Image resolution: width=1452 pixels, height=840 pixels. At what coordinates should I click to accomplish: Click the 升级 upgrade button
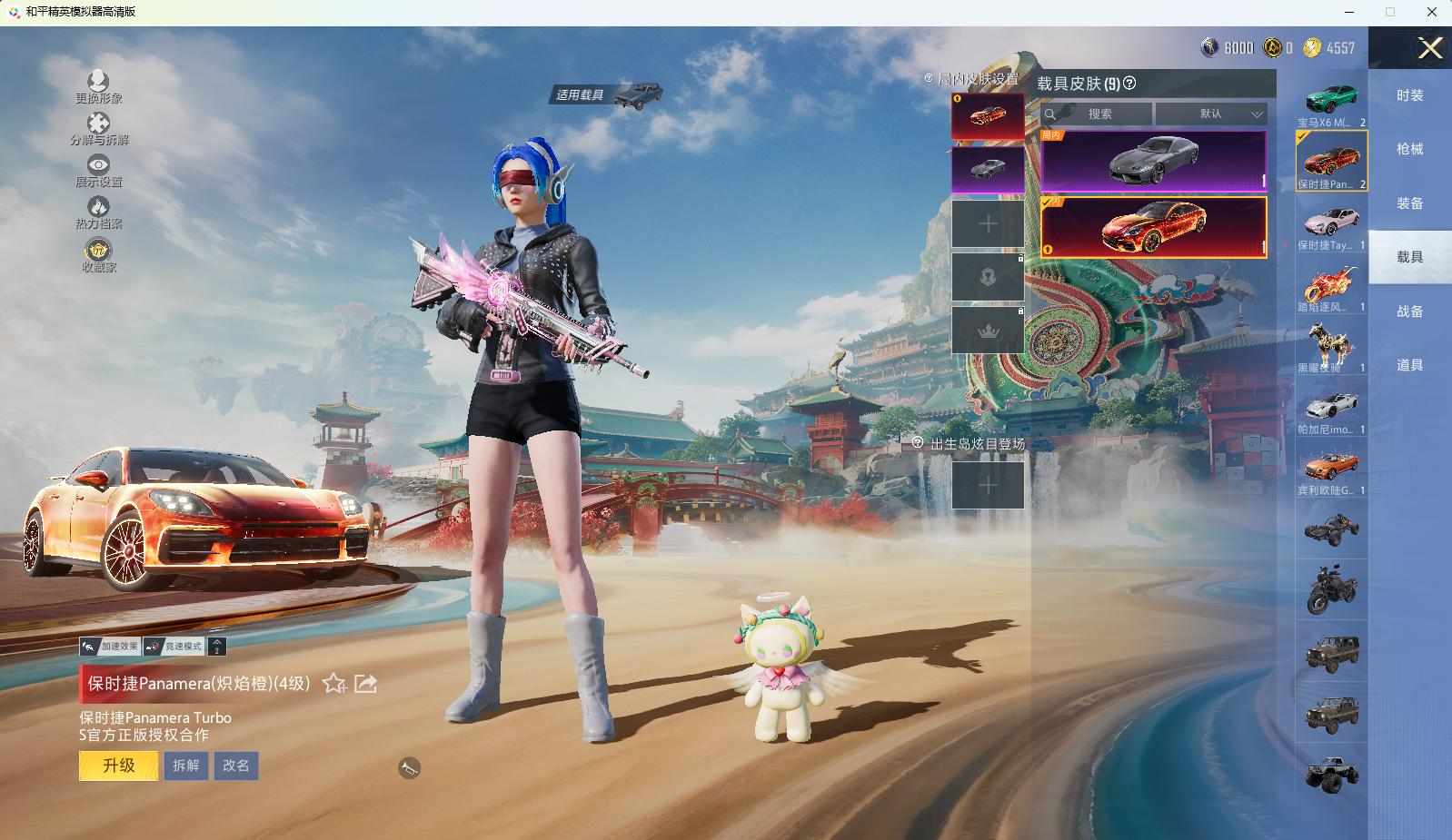[119, 766]
